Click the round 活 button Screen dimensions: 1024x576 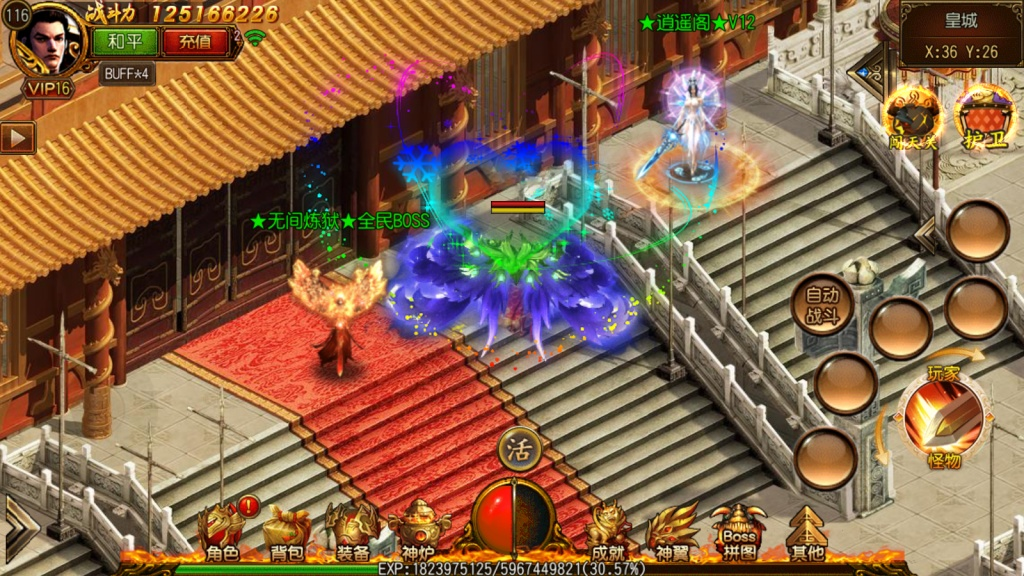pos(519,447)
